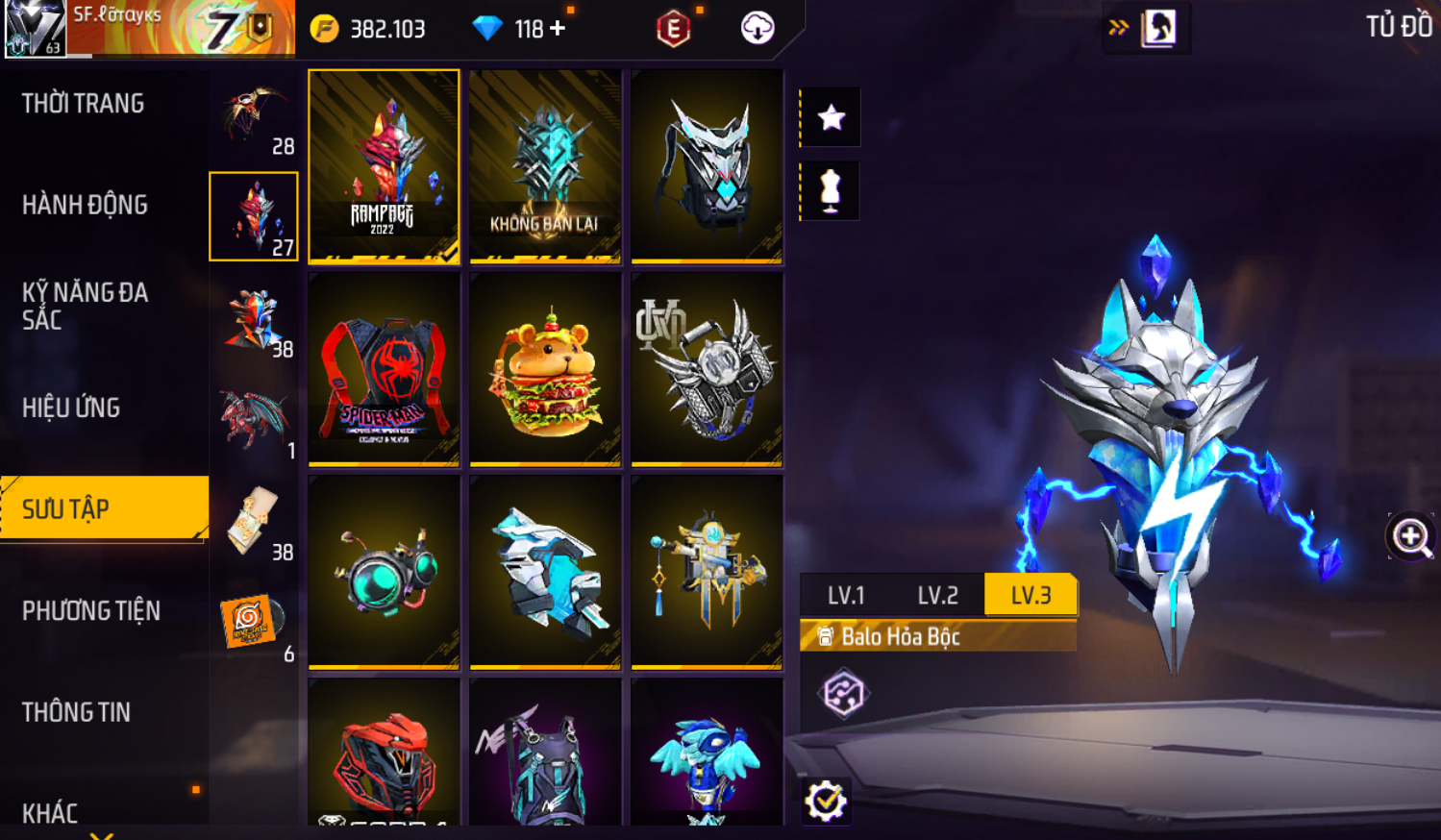This screenshot has width=1441, height=840.
Task: Switch to the Hiệu Ứng category
Action: point(71,408)
